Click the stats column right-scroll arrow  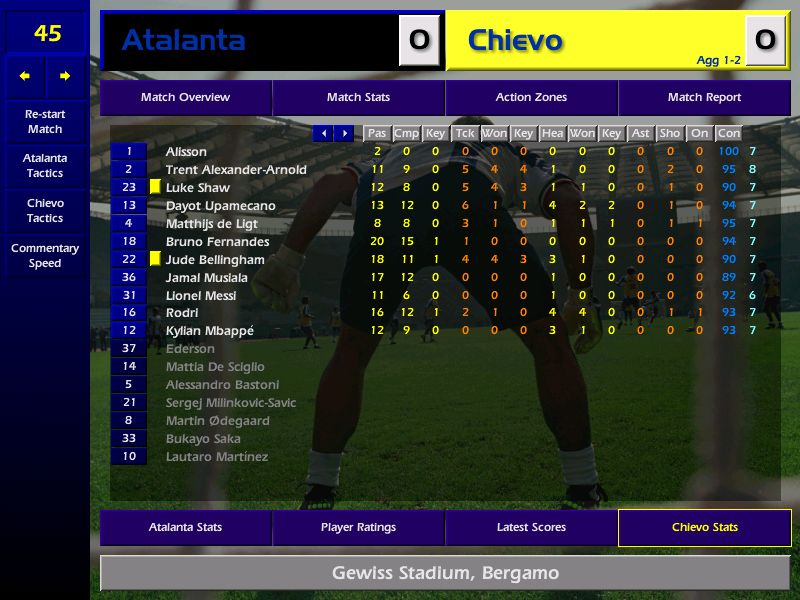click(x=344, y=133)
